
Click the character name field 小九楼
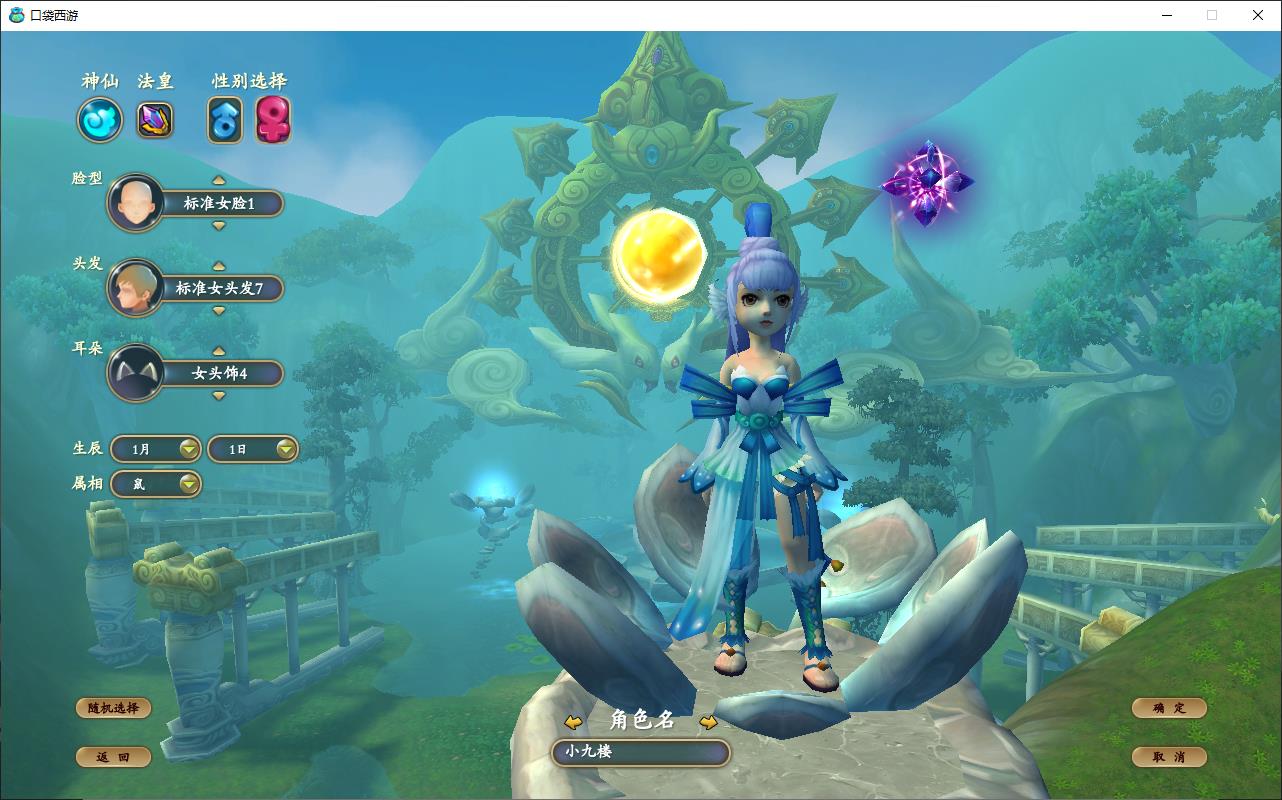(641, 752)
